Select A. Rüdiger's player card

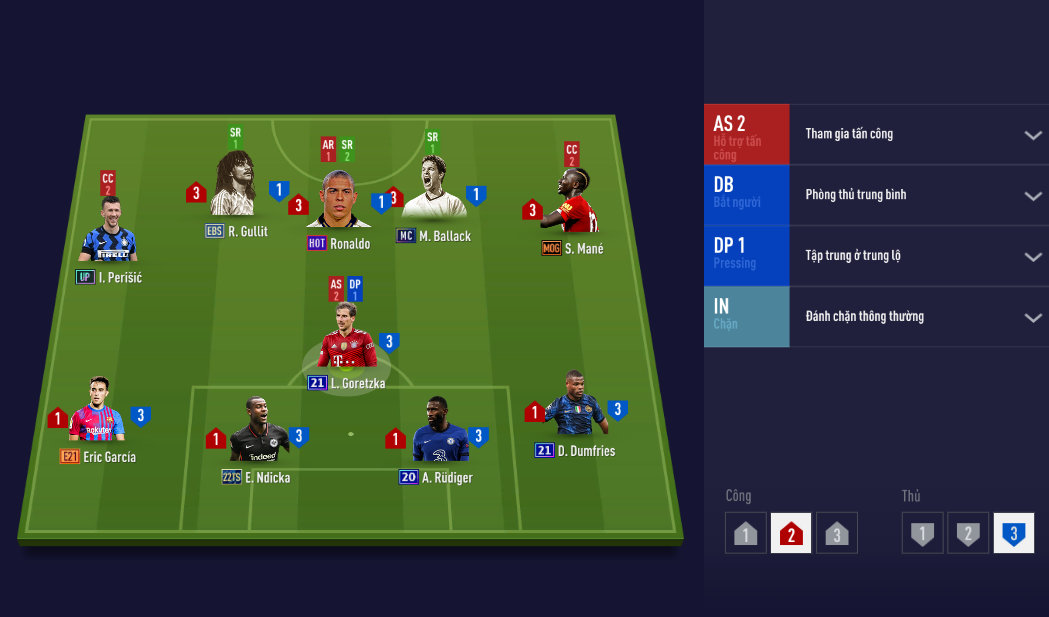(438, 434)
